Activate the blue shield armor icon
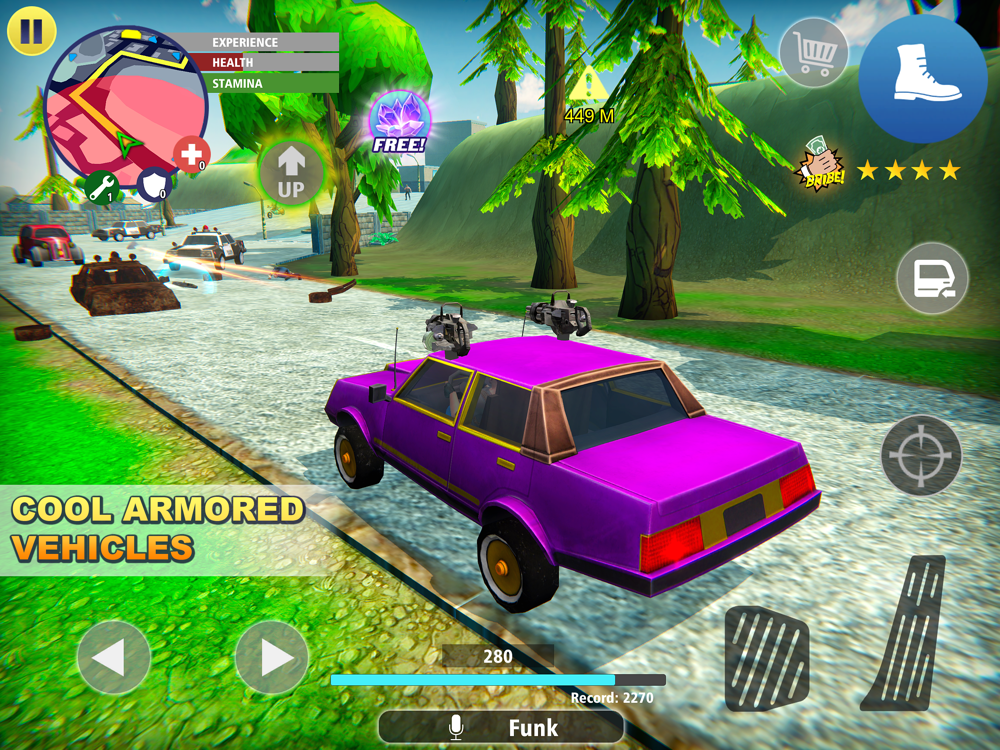 click(153, 185)
